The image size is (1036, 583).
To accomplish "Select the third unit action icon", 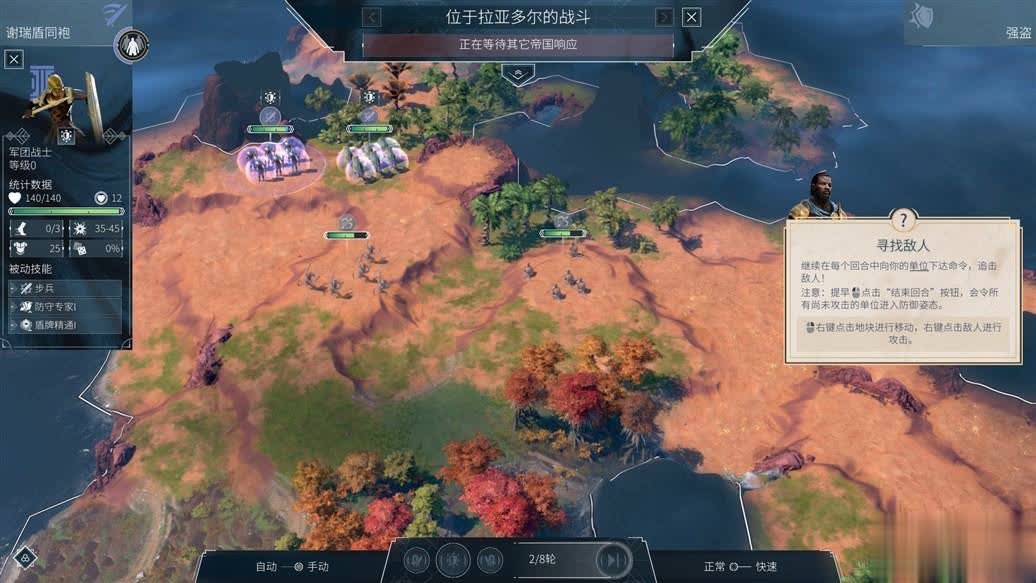I will click(x=488, y=560).
